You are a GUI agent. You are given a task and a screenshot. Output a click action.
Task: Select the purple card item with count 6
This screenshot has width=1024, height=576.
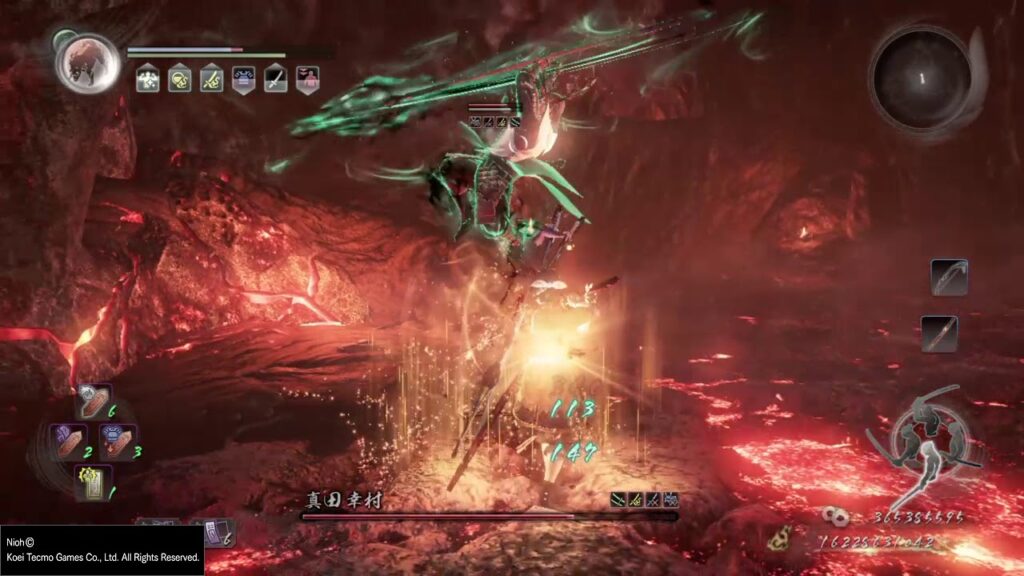point(217,533)
